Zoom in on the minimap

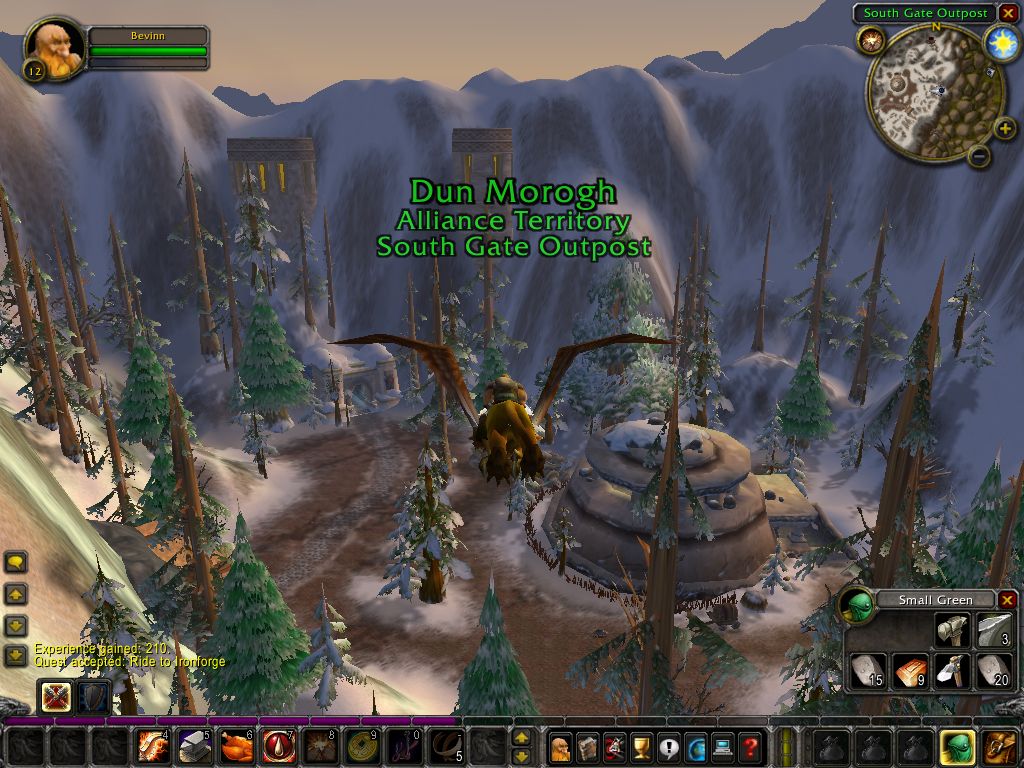pyautogui.click(x=1004, y=128)
